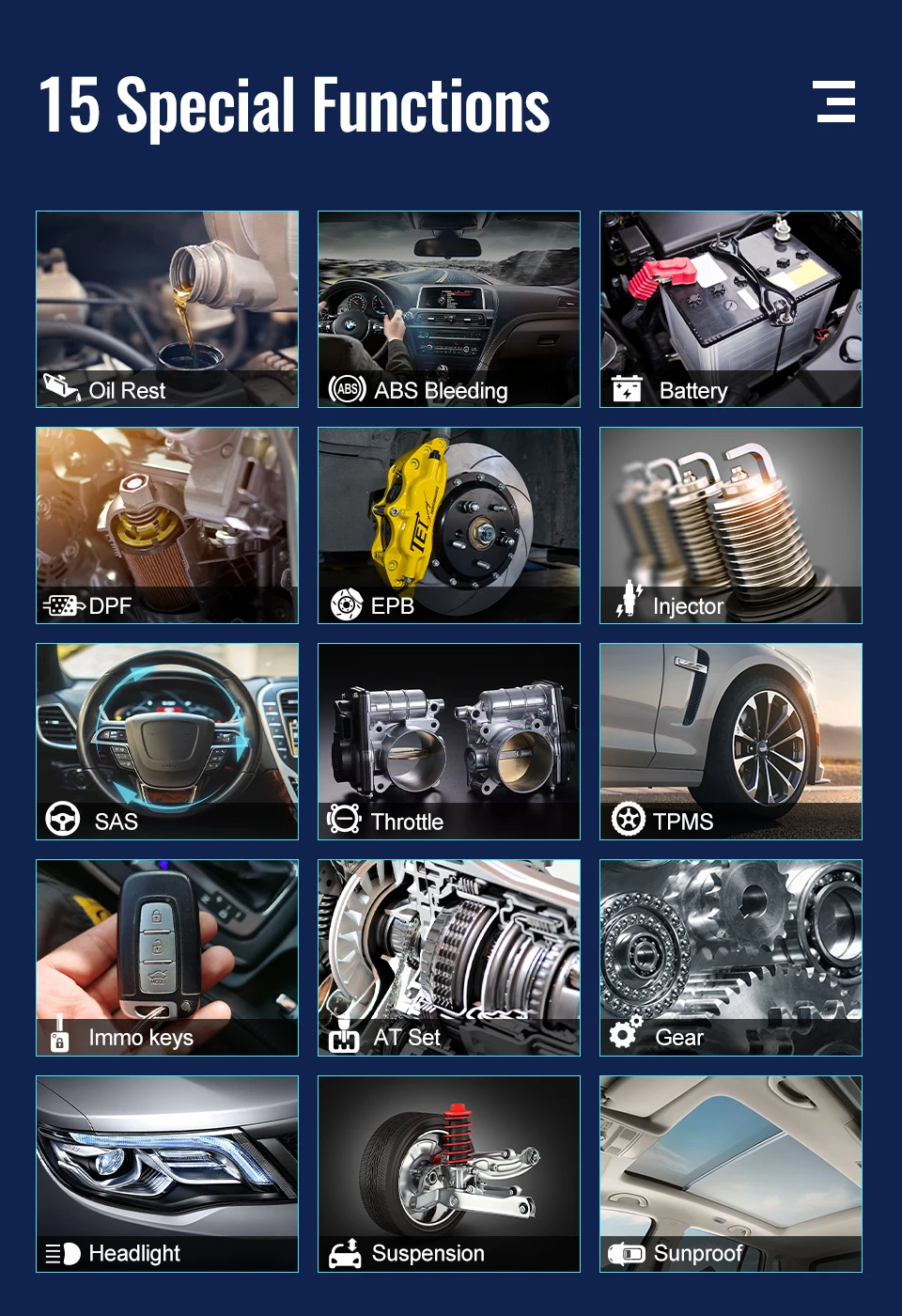Open the Battery function tile
The image size is (902, 1316).
click(x=731, y=309)
